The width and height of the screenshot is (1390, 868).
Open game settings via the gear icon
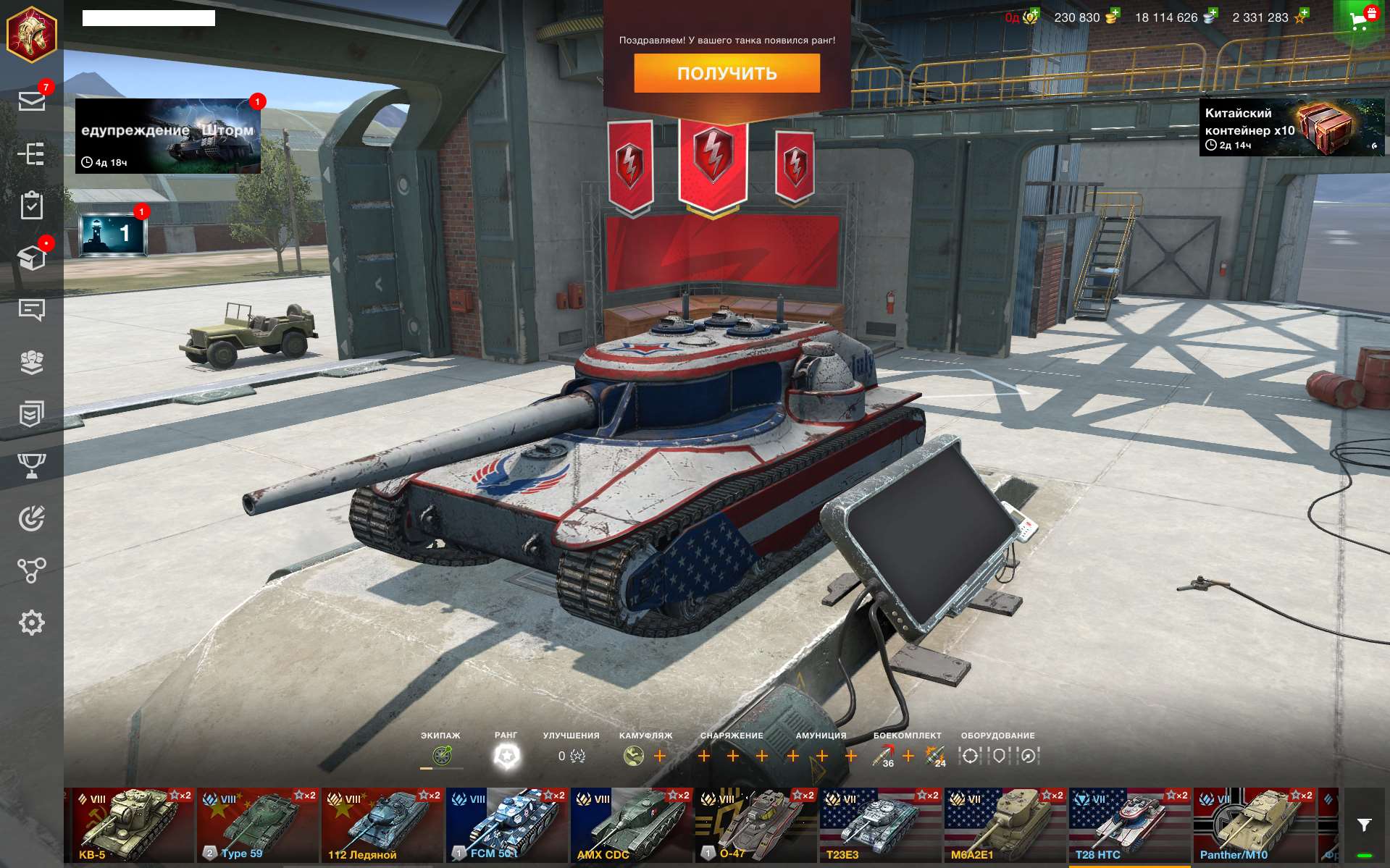click(32, 621)
